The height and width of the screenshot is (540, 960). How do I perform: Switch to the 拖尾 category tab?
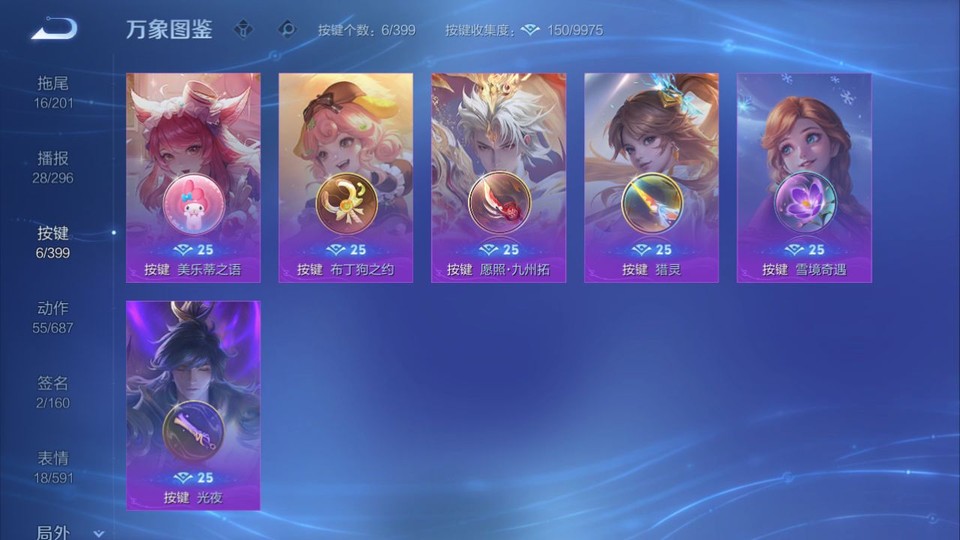(x=53, y=92)
